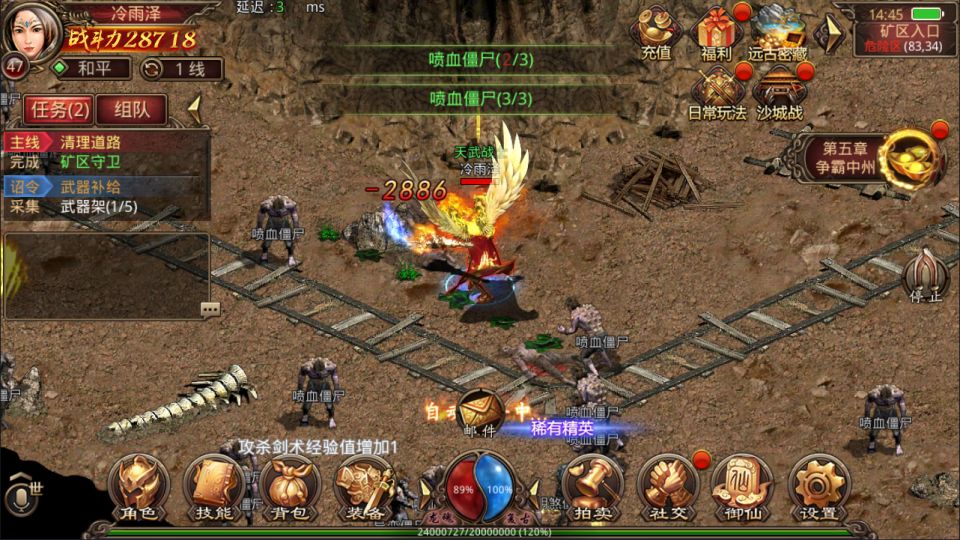Image resolution: width=960 pixels, height=540 pixels.
Task: Open the 充值 recharge shop
Action: pyautogui.click(x=656, y=33)
